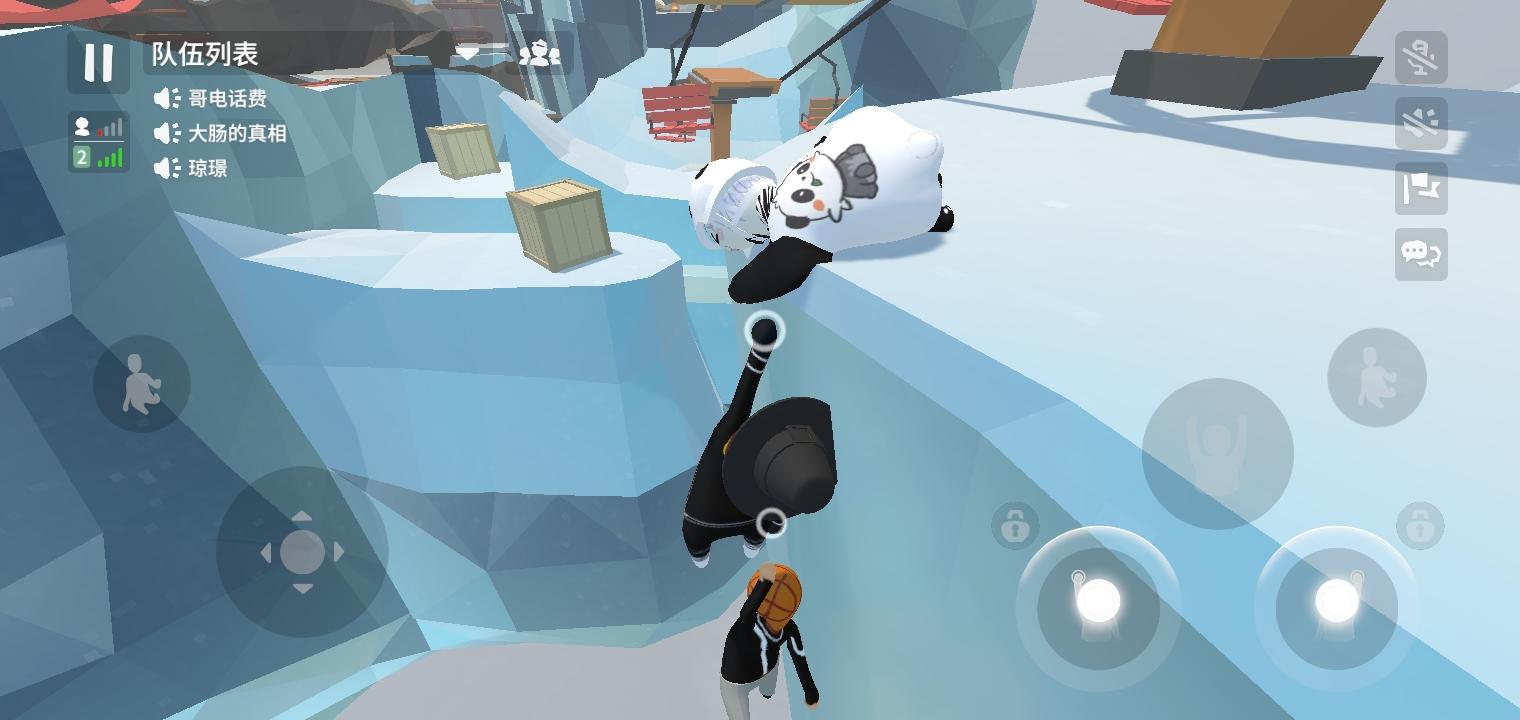Pause the game

click(98, 63)
